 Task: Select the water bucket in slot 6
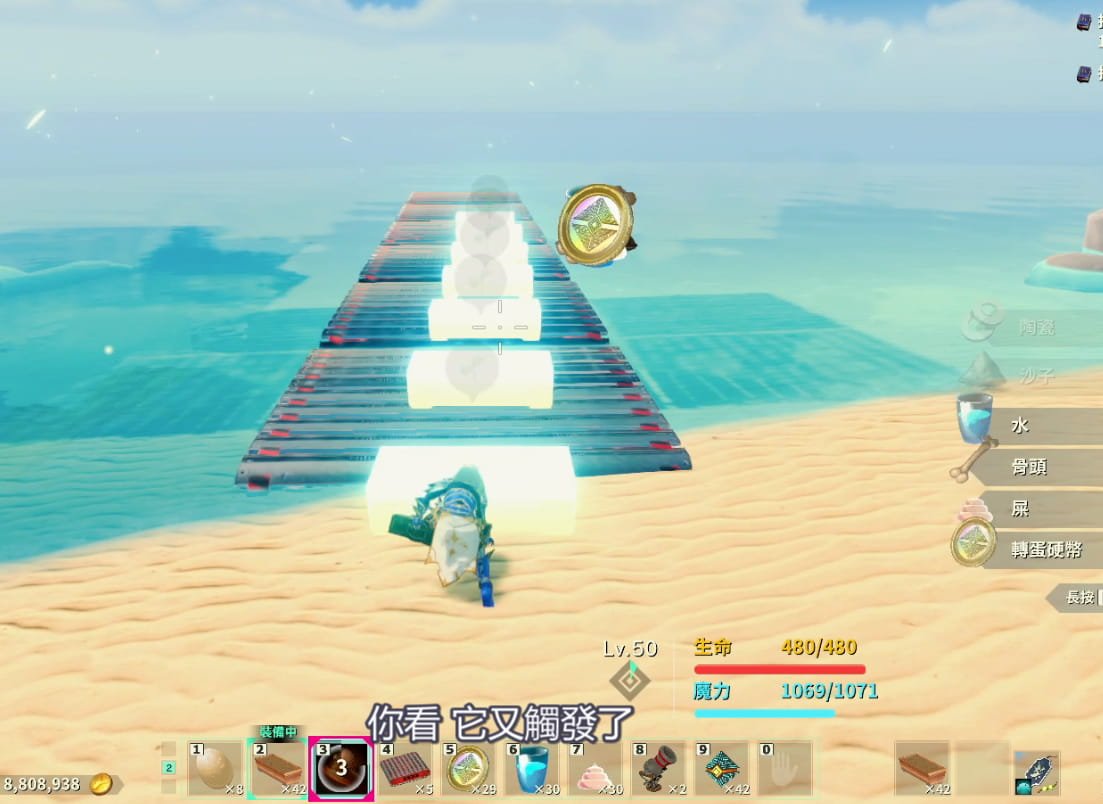tap(531, 770)
